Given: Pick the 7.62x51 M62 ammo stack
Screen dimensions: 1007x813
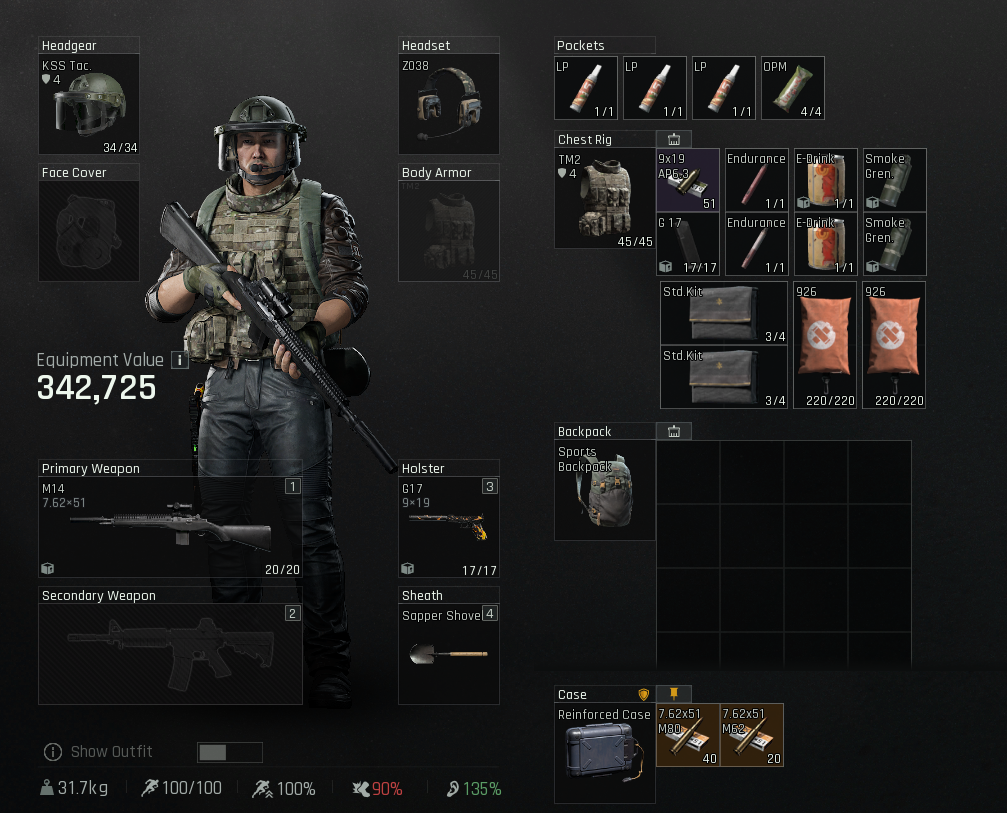Looking at the screenshot, I should pos(752,735).
